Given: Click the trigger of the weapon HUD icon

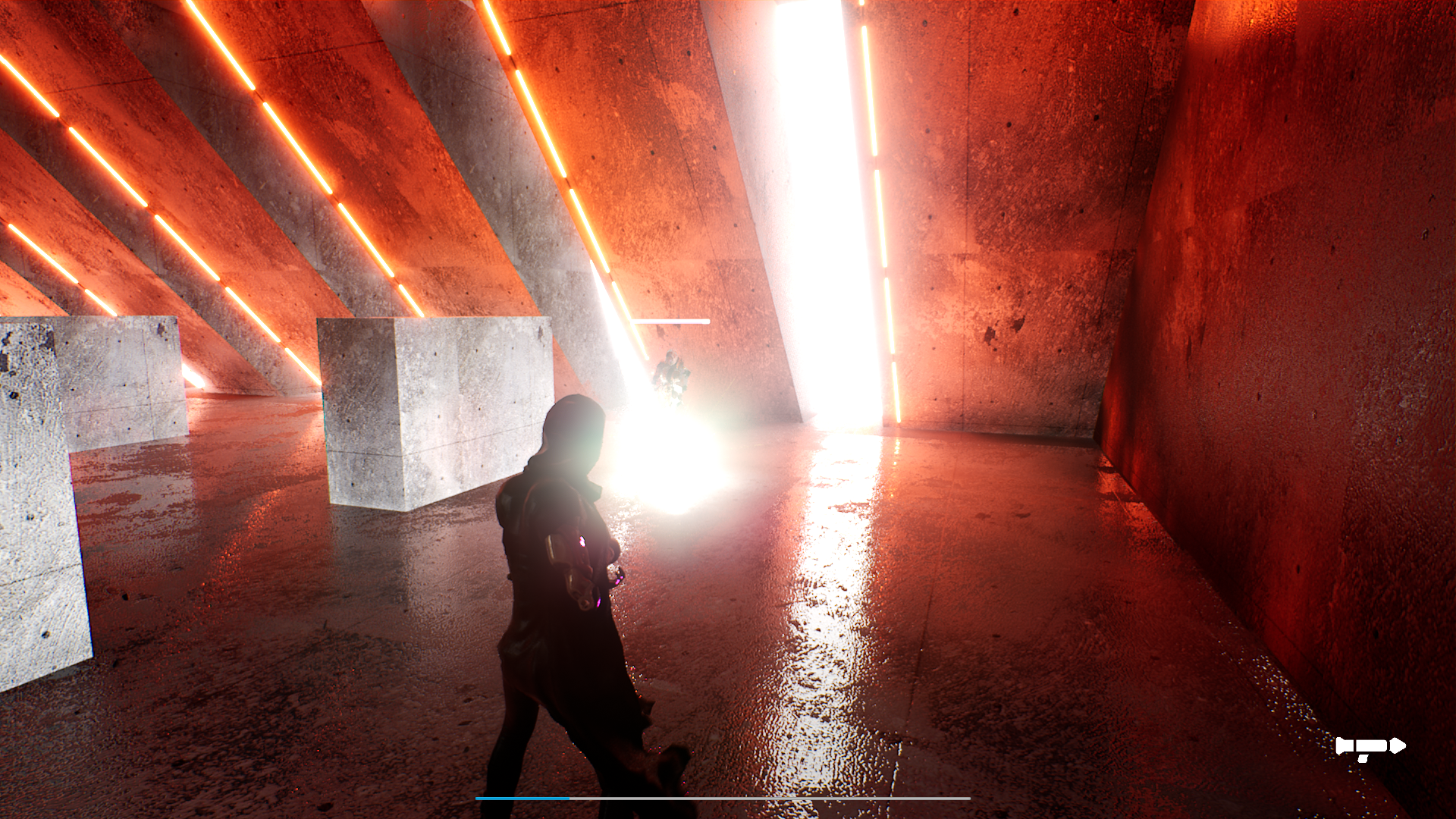Looking at the screenshot, I should (x=1363, y=758).
